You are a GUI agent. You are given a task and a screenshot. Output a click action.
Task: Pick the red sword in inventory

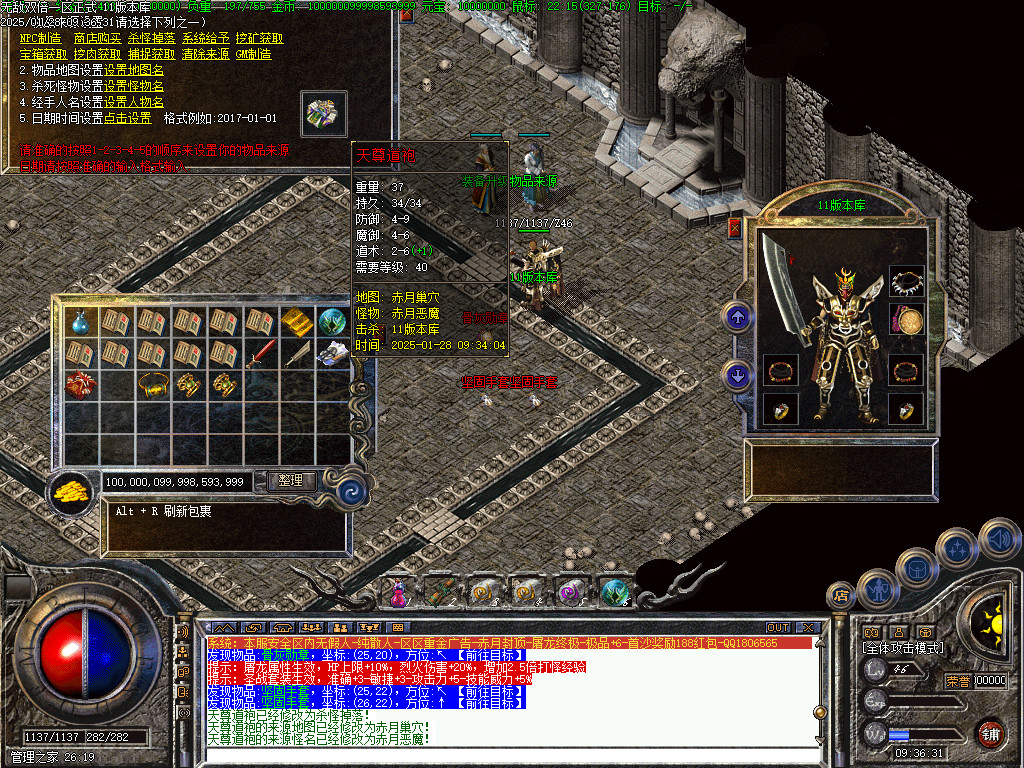pyautogui.click(x=260, y=353)
